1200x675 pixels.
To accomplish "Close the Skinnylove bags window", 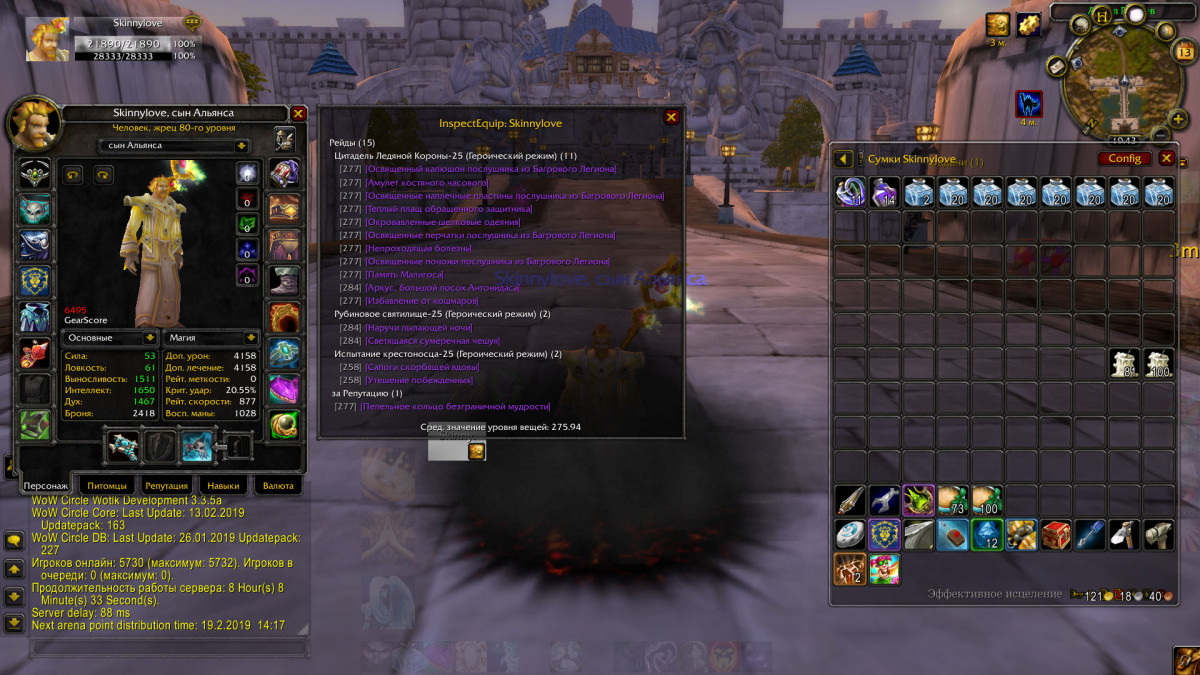I will pos(1166,158).
